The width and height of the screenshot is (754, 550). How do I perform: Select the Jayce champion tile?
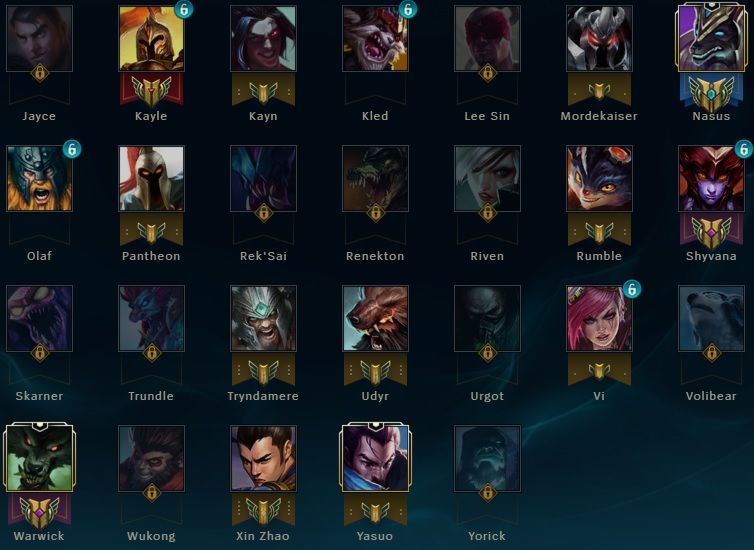pyautogui.click(x=39, y=38)
